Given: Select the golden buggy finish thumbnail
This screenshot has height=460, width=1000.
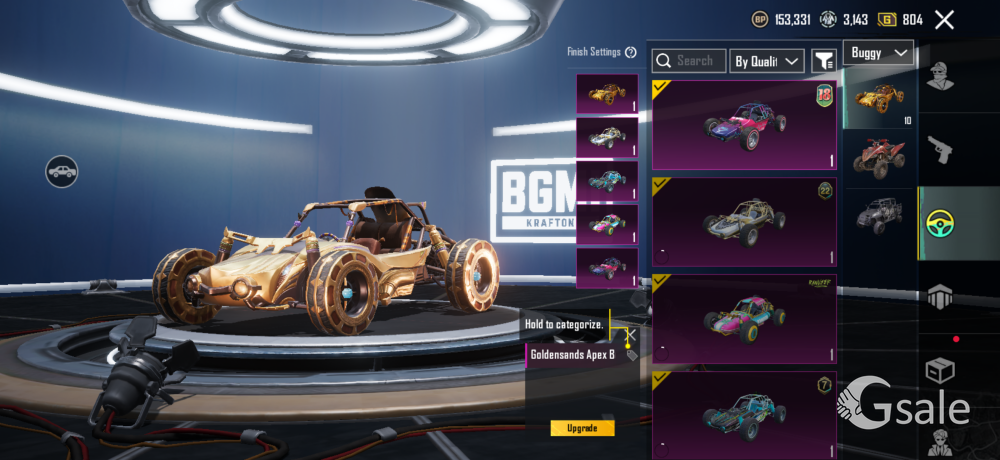Looking at the screenshot, I should tap(607, 94).
